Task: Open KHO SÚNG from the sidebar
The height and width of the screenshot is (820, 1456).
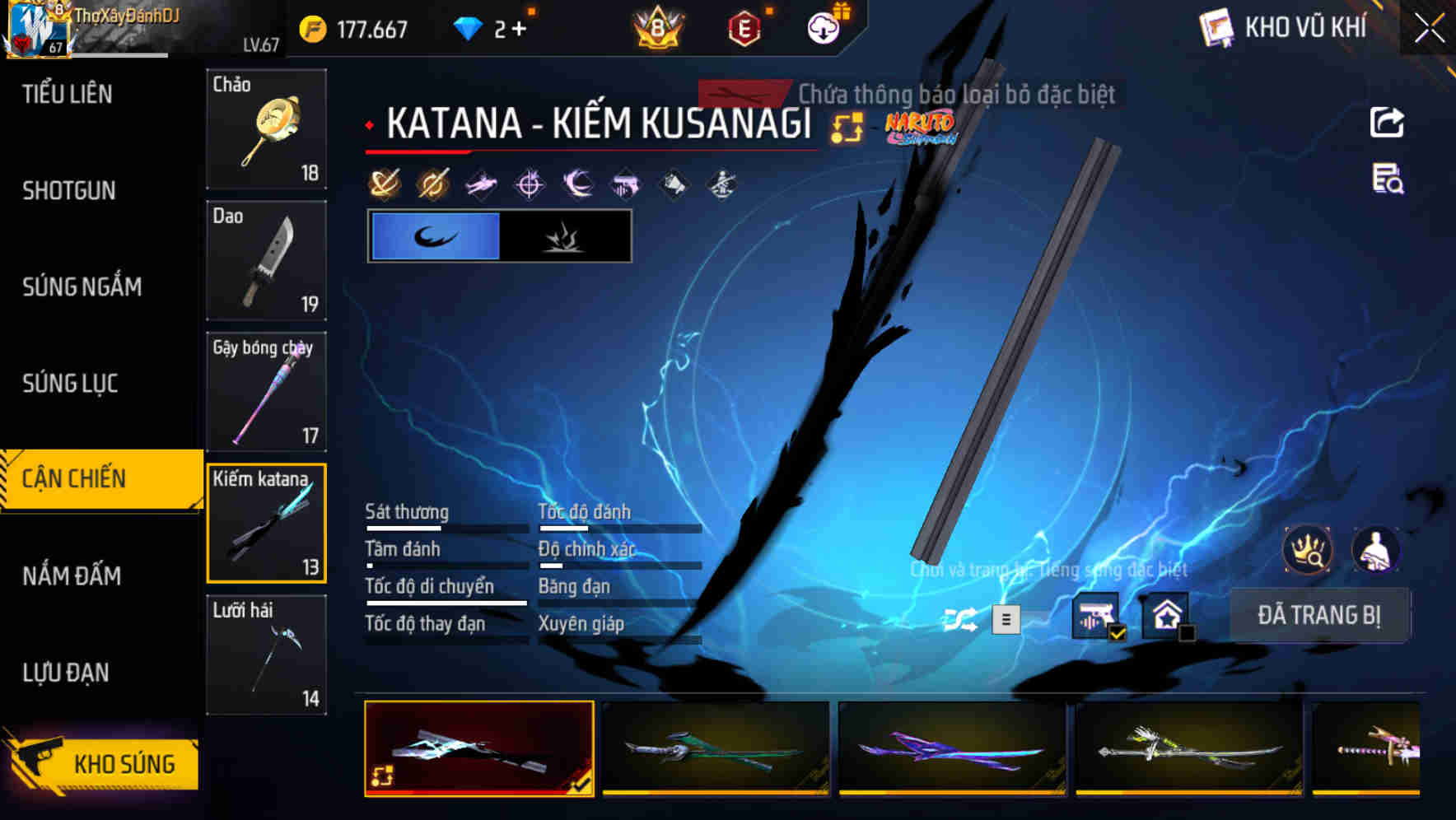Action: click(x=107, y=763)
